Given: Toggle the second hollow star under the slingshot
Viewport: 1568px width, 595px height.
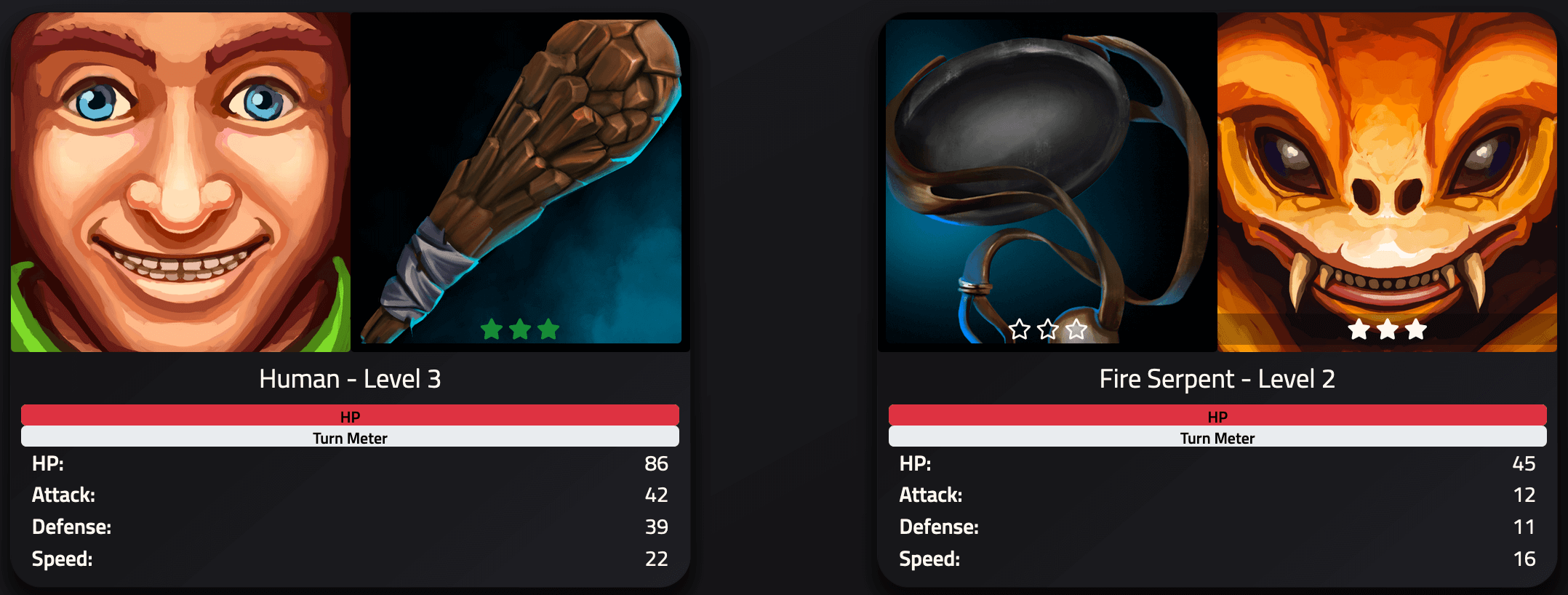Looking at the screenshot, I should click(1048, 330).
